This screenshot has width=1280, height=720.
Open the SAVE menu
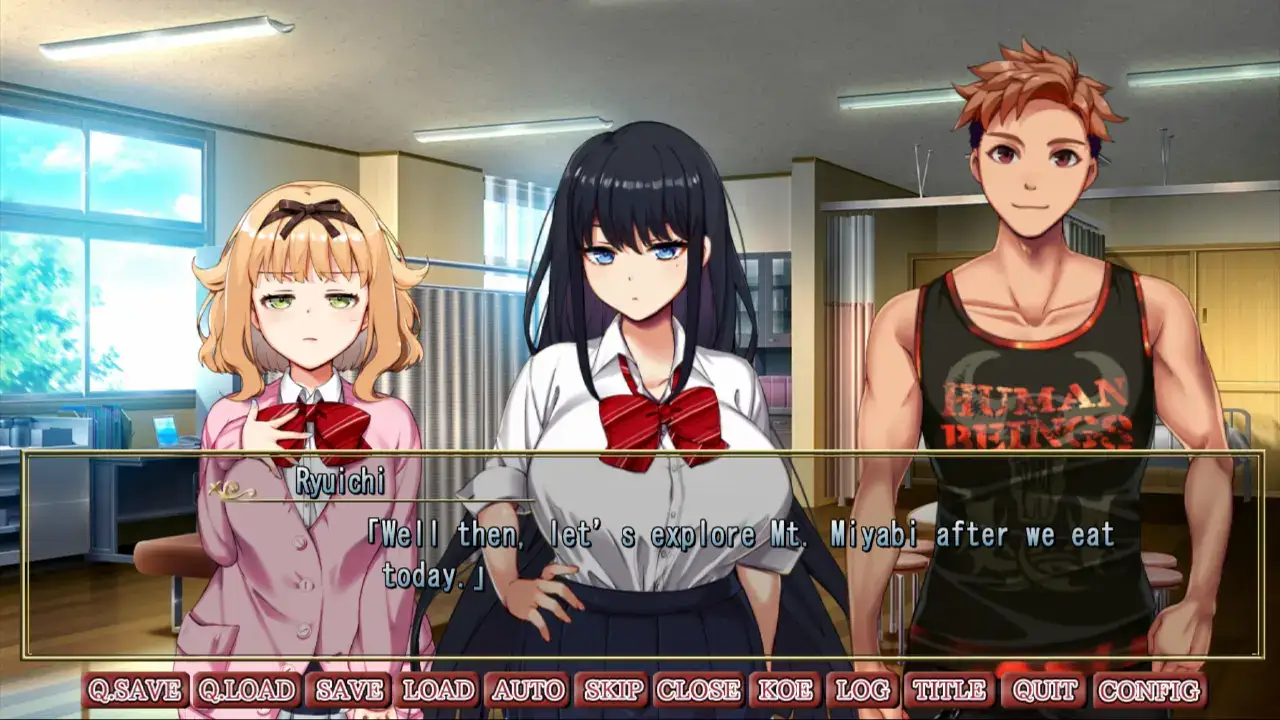pyautogui.click(x=350, y=690)
